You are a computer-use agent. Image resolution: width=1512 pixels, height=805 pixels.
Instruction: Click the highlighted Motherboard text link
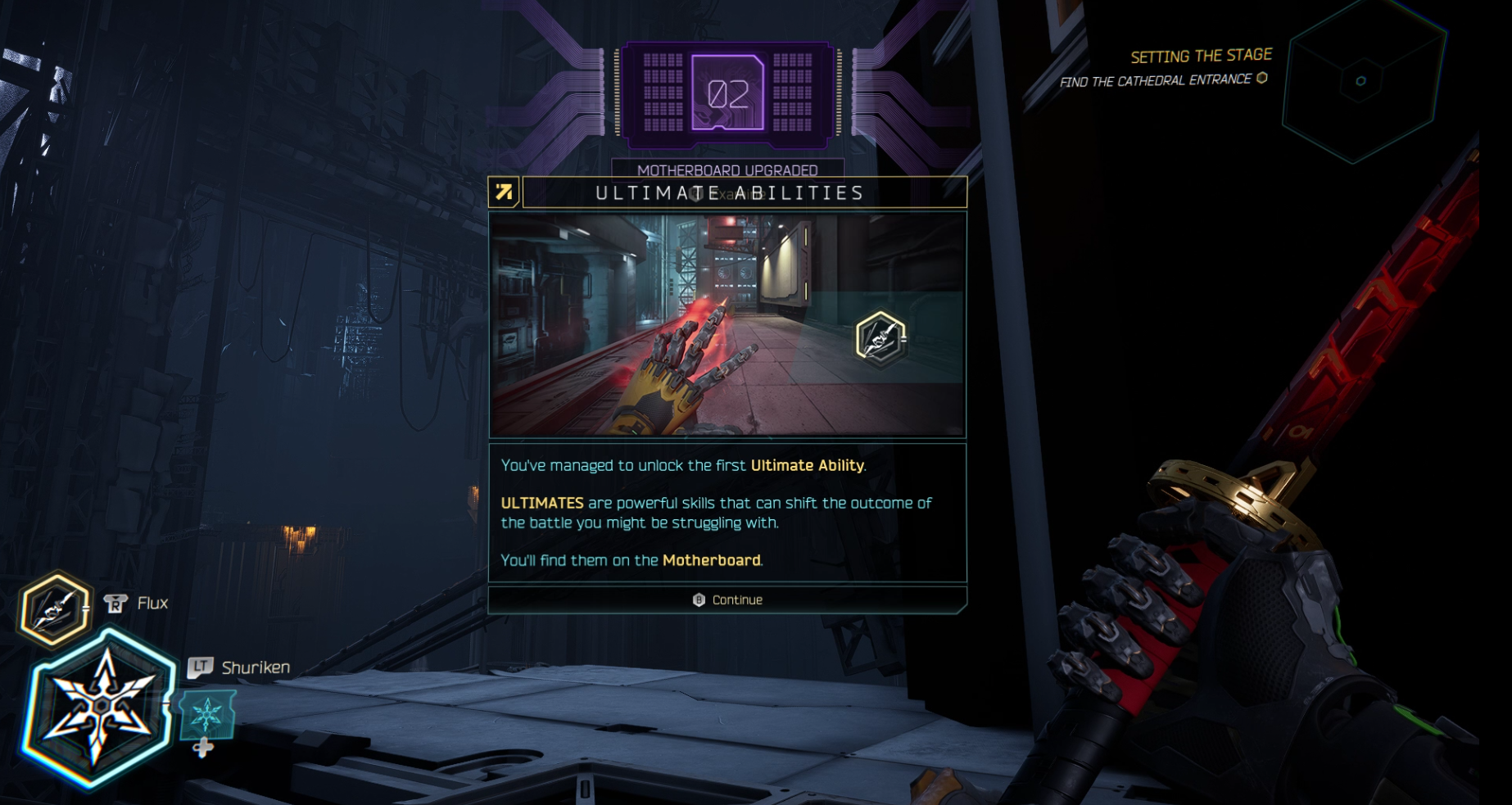pyautogui.click(x=711, y=560)
